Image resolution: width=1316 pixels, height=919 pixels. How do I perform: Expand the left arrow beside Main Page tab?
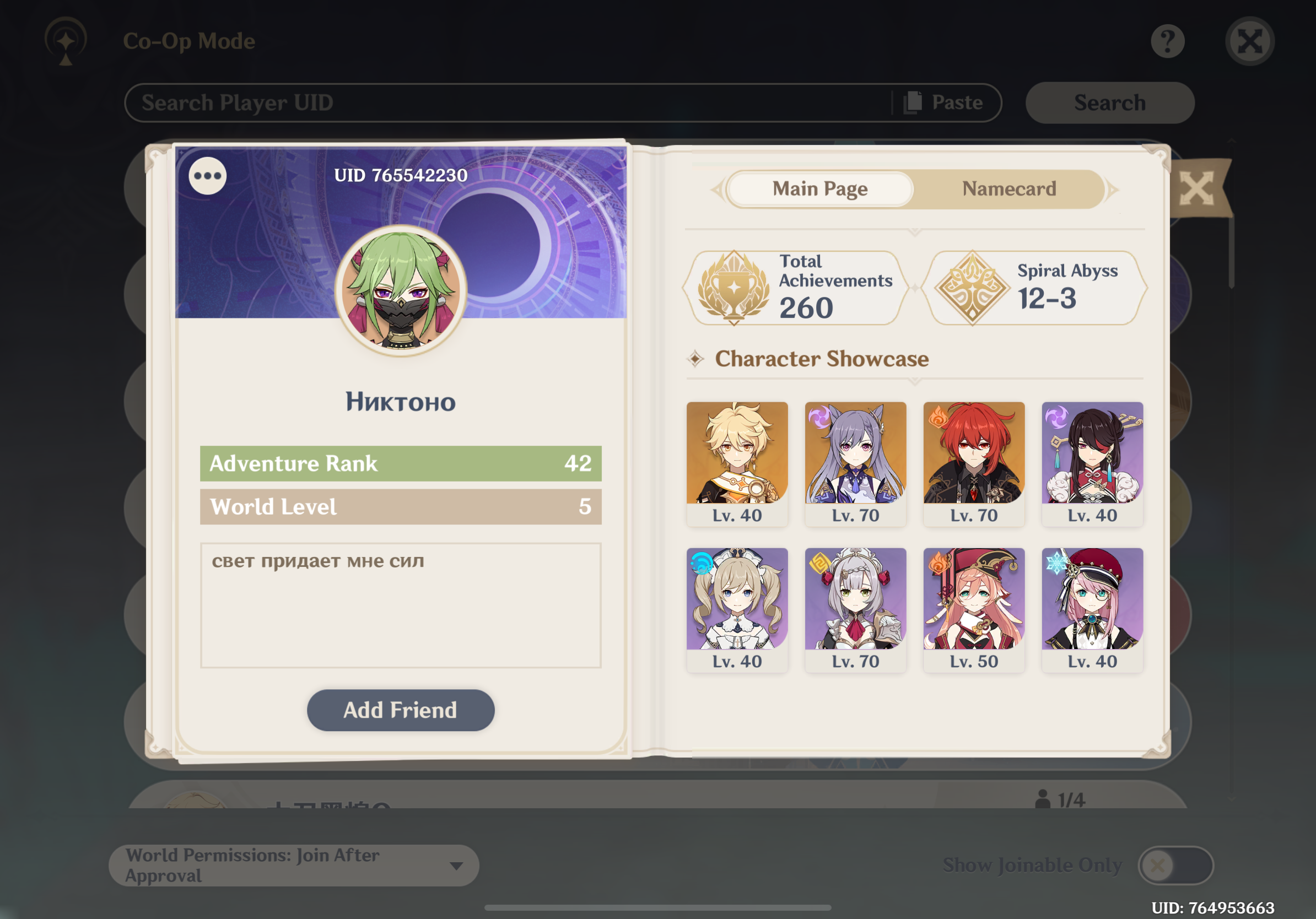[x=718, y=189]
